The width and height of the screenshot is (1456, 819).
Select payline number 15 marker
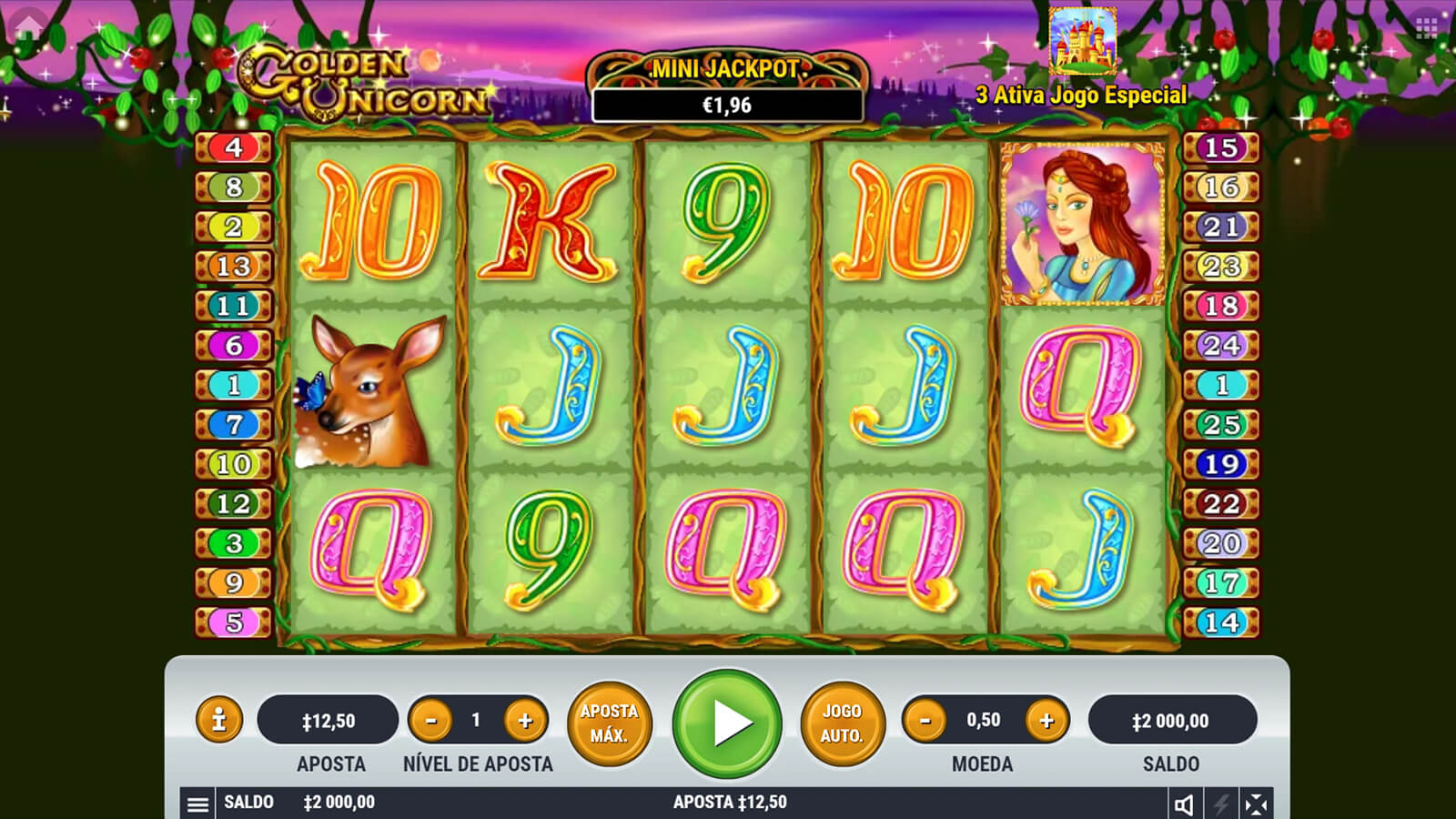[x=1221, y=147]
